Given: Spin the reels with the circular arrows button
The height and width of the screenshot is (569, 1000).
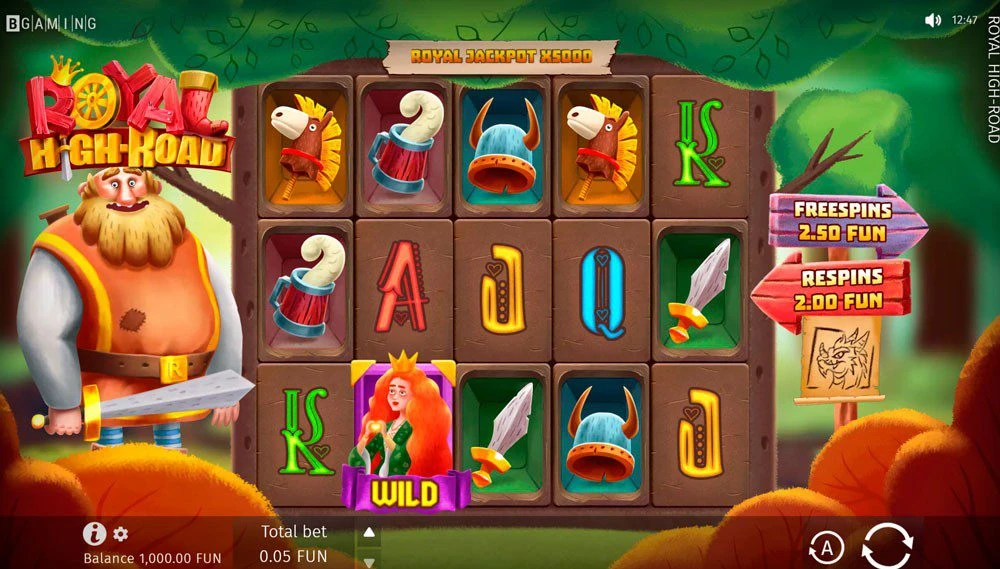Looking at the screenshot, I should click(x=887, y=545).
